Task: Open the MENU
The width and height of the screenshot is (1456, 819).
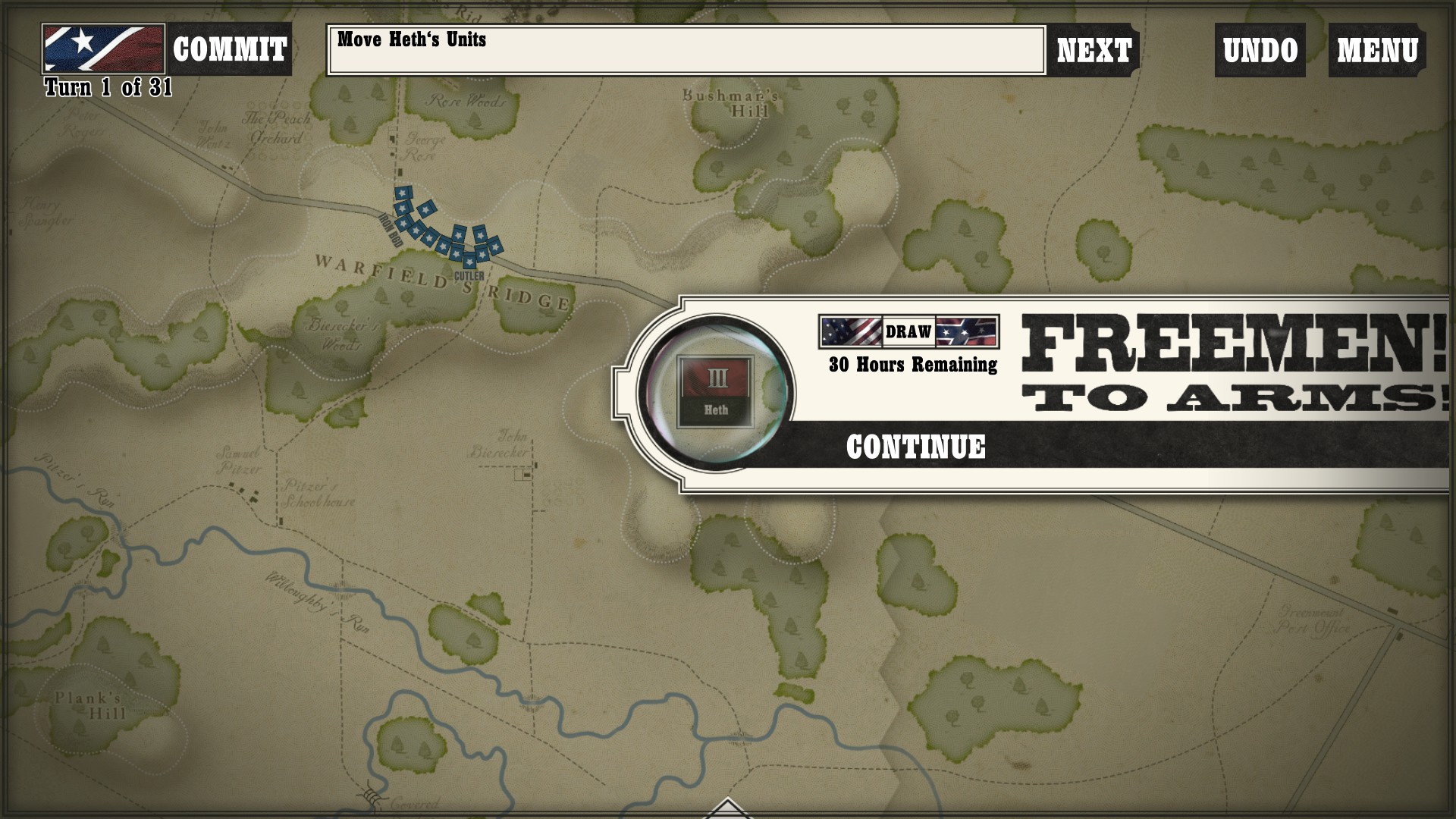Action: 1376,50
